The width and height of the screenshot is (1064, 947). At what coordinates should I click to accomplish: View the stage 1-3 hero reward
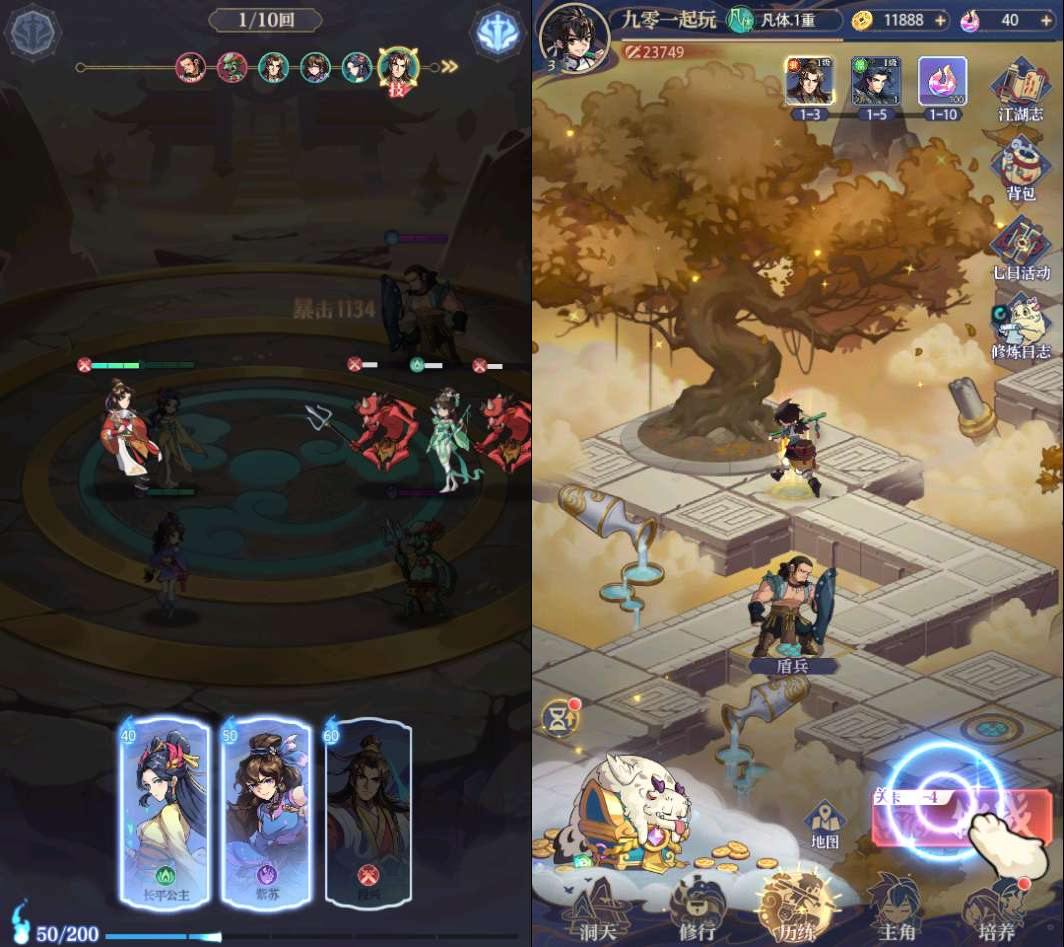(x=807, y=82)
